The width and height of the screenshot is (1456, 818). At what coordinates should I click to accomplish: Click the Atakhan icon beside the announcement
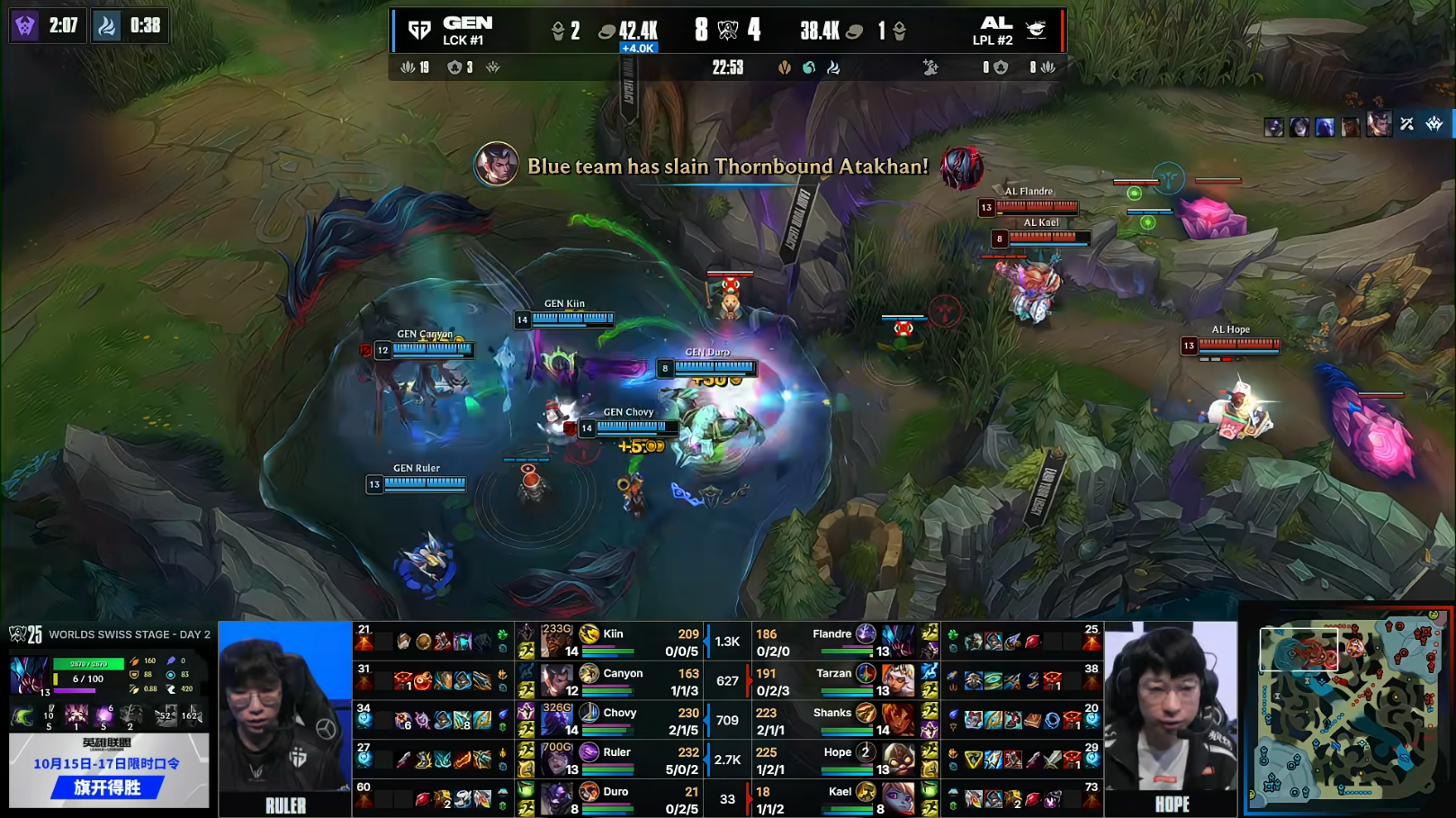tap(961, 167)
